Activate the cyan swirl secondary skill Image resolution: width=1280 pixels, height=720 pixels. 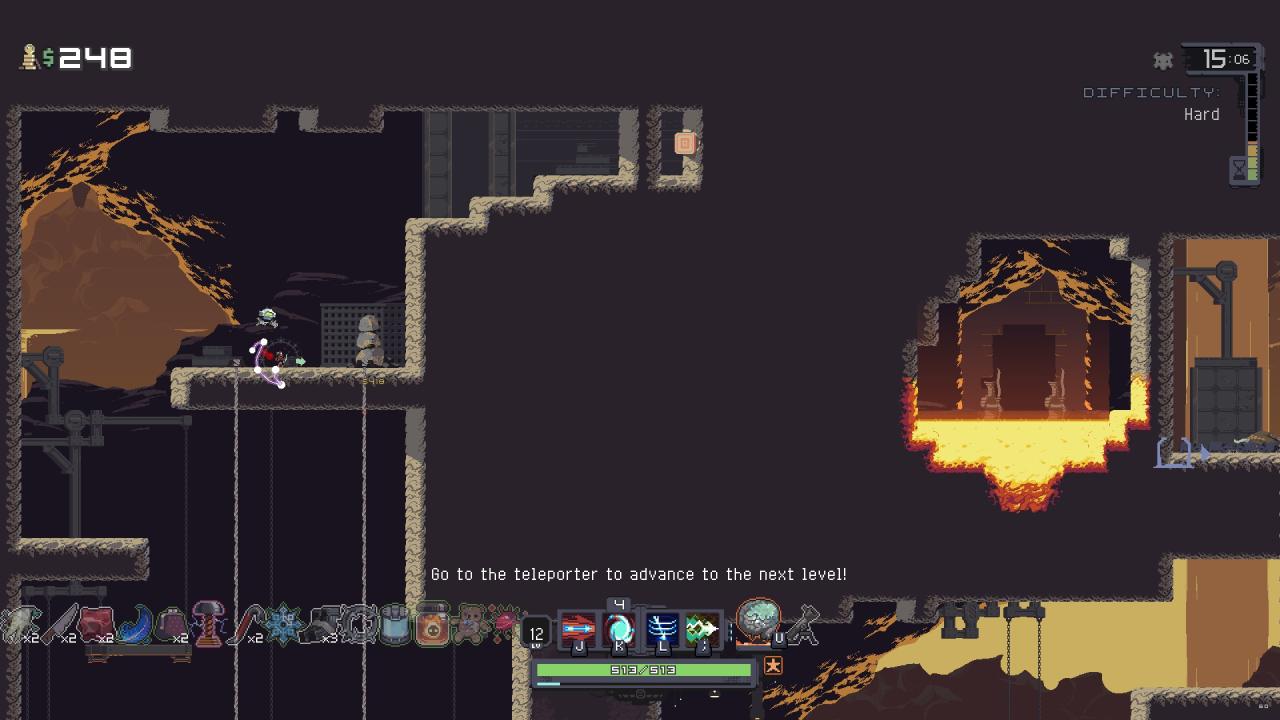(x=620, y=629)
